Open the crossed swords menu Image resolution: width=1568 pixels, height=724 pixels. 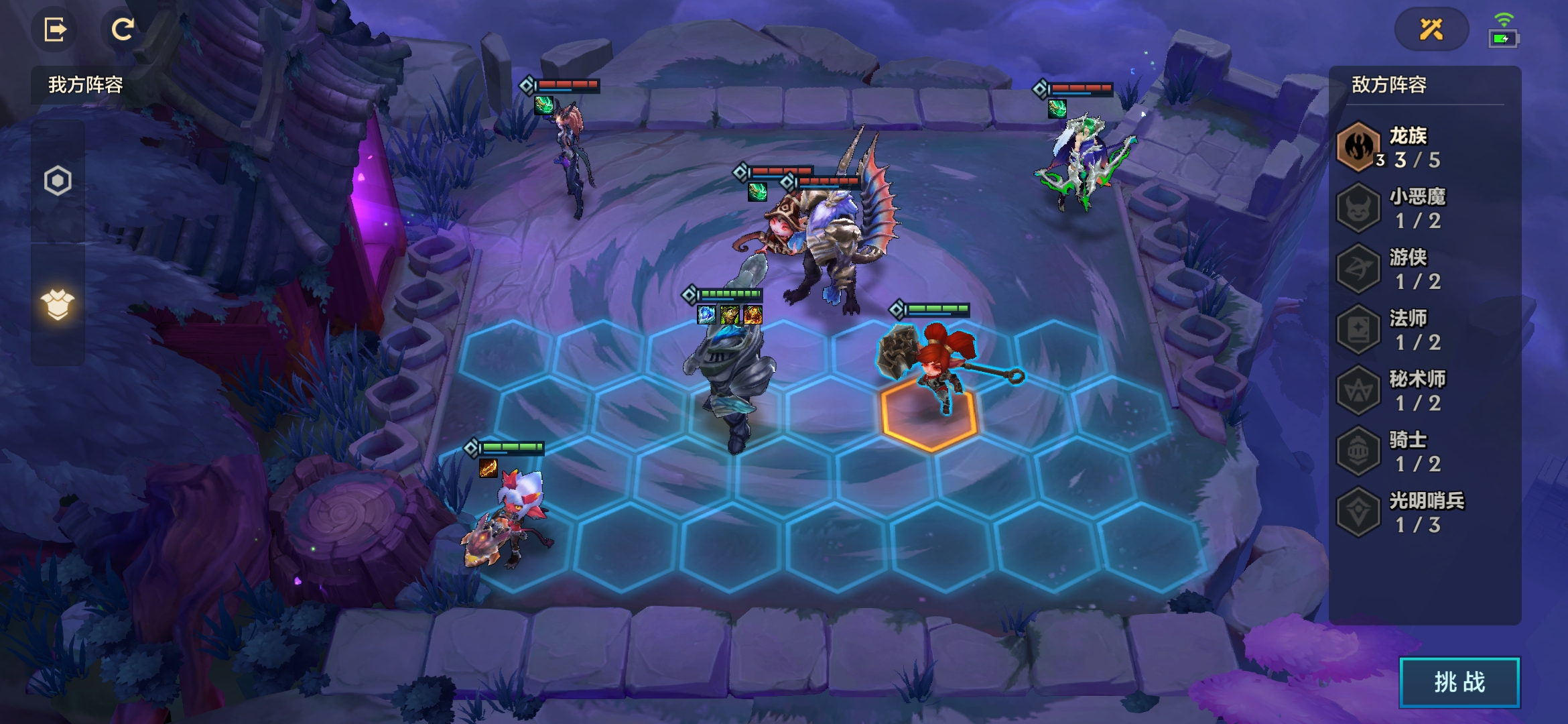point(1431,29)
